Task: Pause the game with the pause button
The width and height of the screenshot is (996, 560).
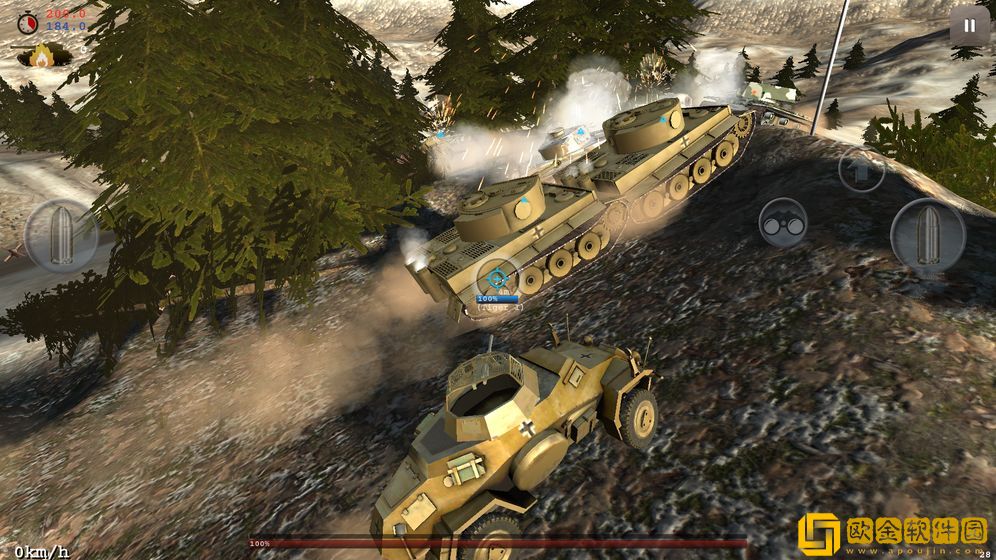Action: click(x=968, y=25)
